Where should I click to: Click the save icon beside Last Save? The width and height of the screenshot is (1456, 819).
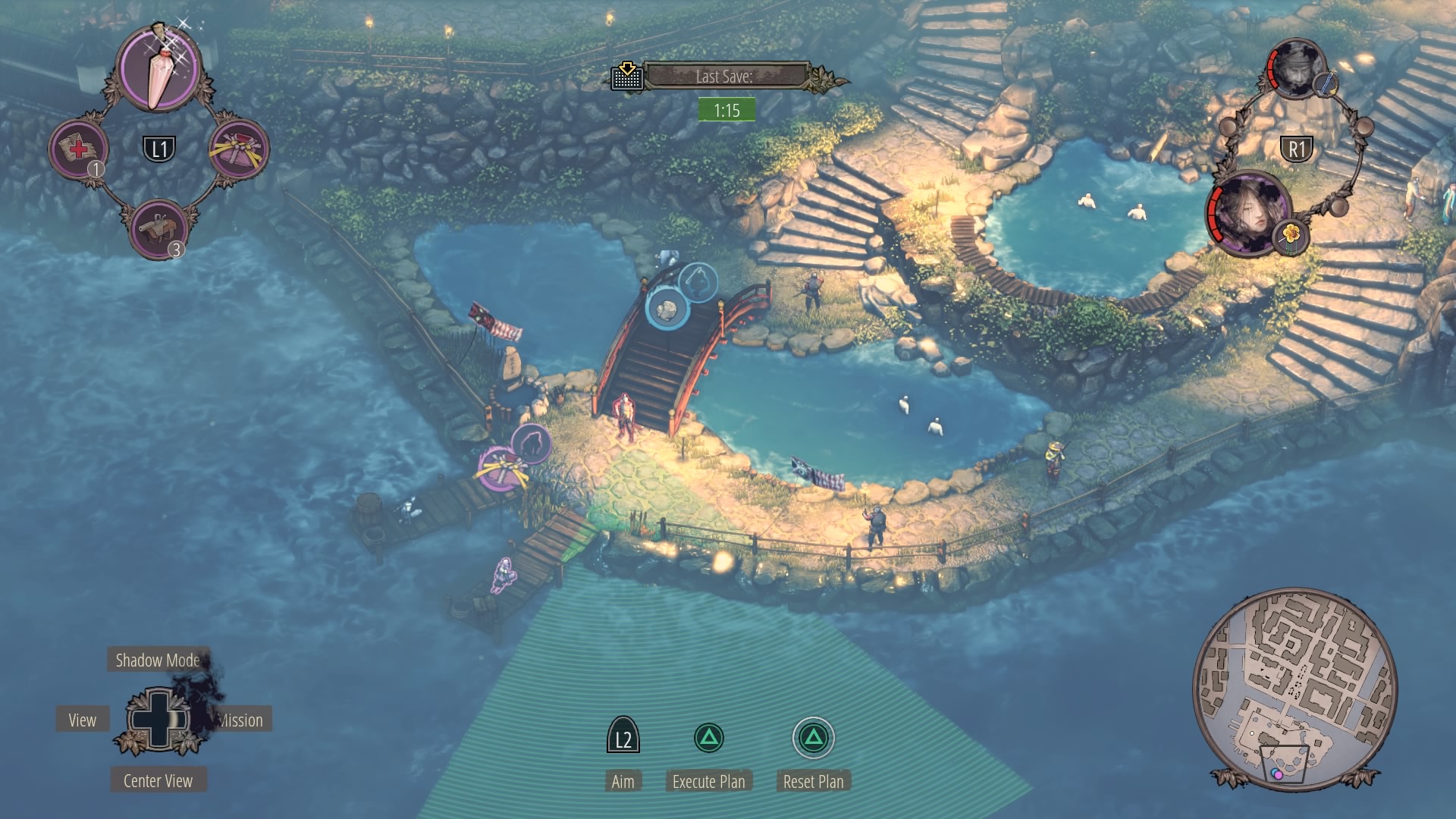coord(627,76)
